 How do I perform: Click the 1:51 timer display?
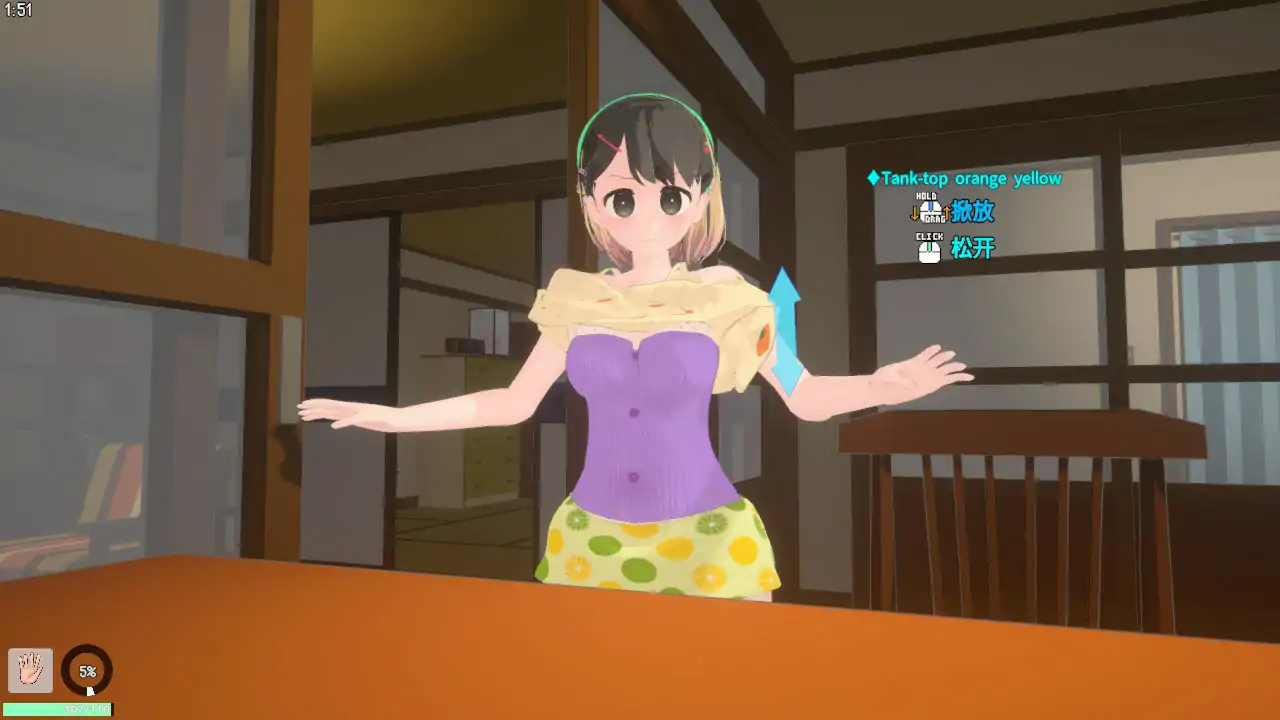click(17, 15)
